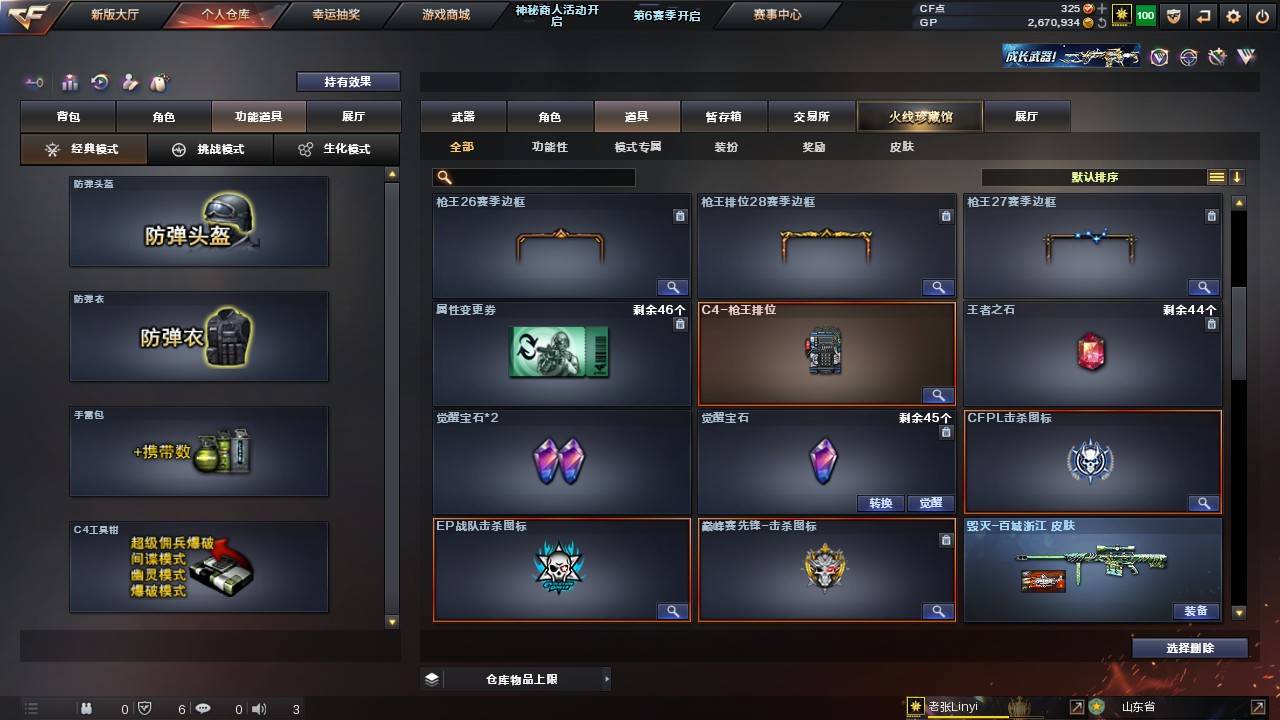
Task: Expand the 仓库物品上限 panel at the bottom
Action: 605,678
